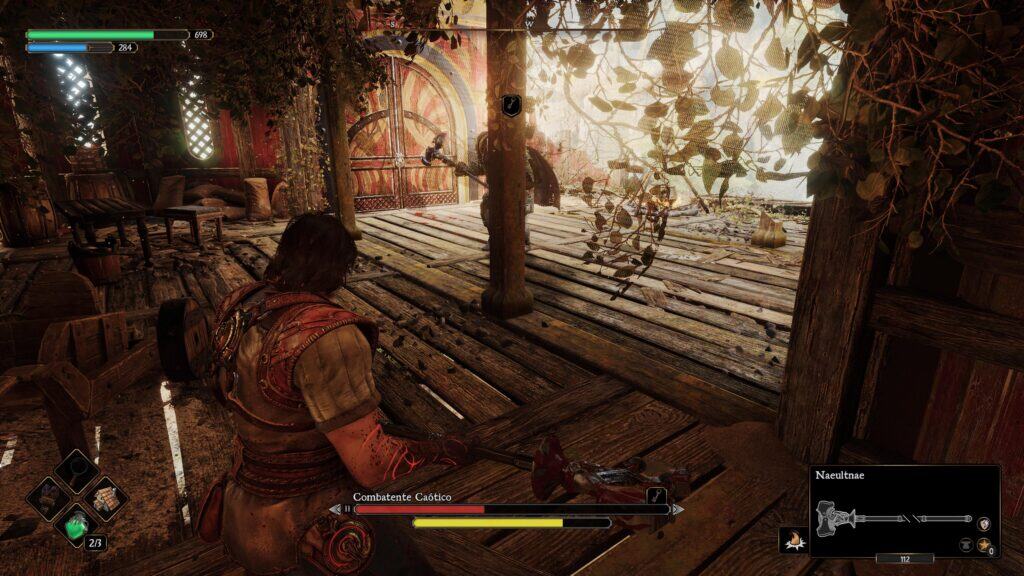Select the star icon in the weapon panel
The image size is (1024, 576).
tap(983, 544)
